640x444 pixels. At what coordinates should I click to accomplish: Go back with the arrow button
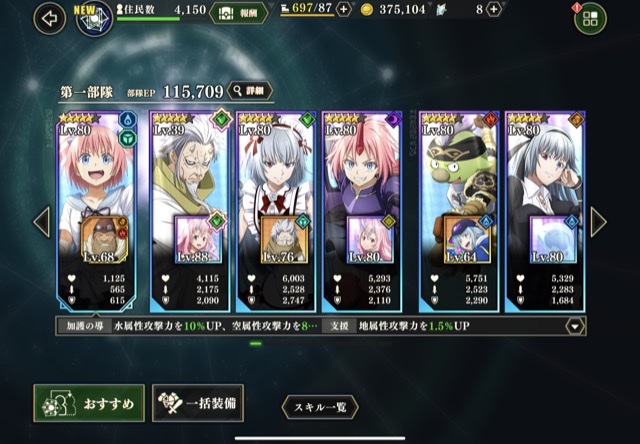click(47, 17)
